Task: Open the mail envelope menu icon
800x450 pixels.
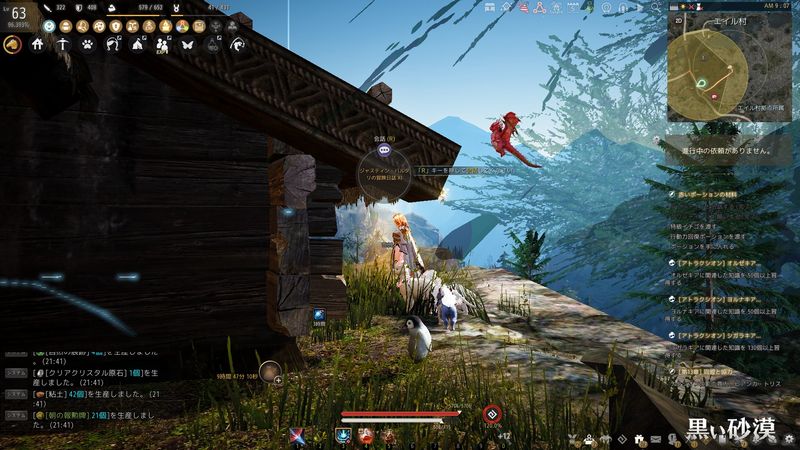Action: [656, 439]
